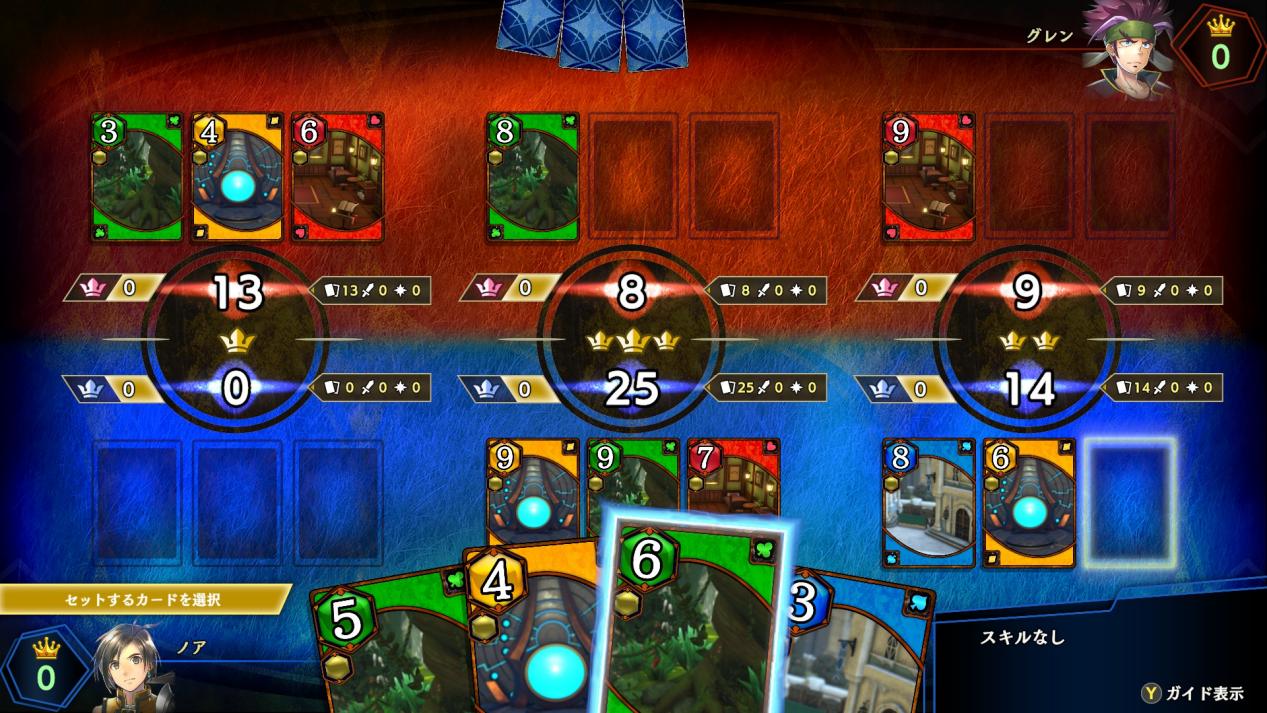Inspect the opponent's green 3 card
This screenshot has width=1267, height=713.
137,177
